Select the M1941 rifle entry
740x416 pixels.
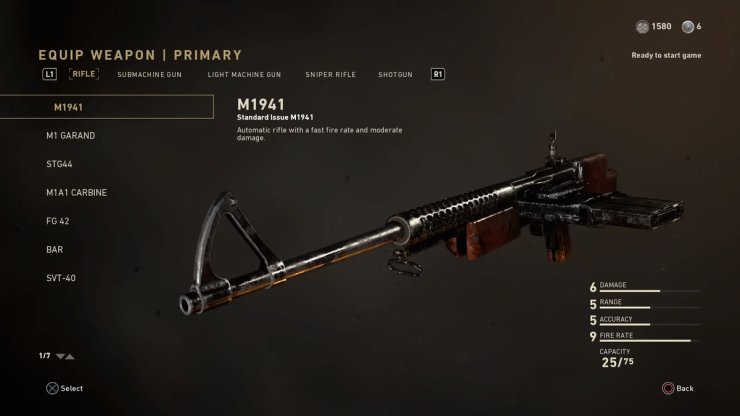[x=106, y=107]
